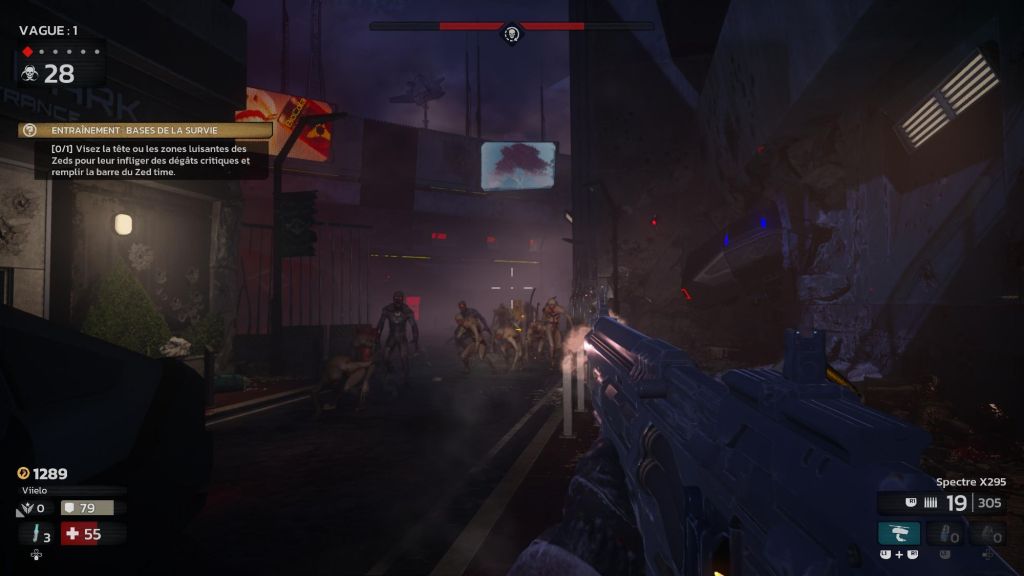Select the highlighted teal weapon slot
1024x576 pixels.
pos(899,533)
